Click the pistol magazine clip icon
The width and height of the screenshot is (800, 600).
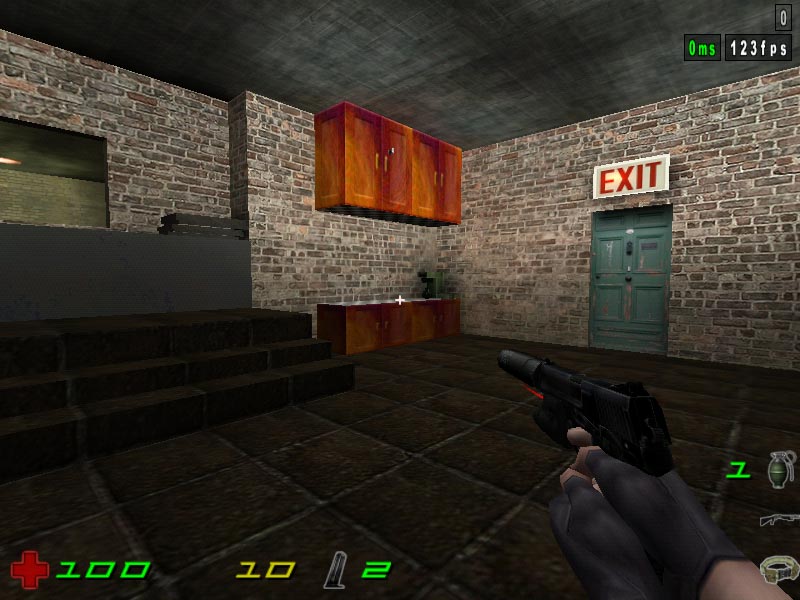(x=336, y=571)
